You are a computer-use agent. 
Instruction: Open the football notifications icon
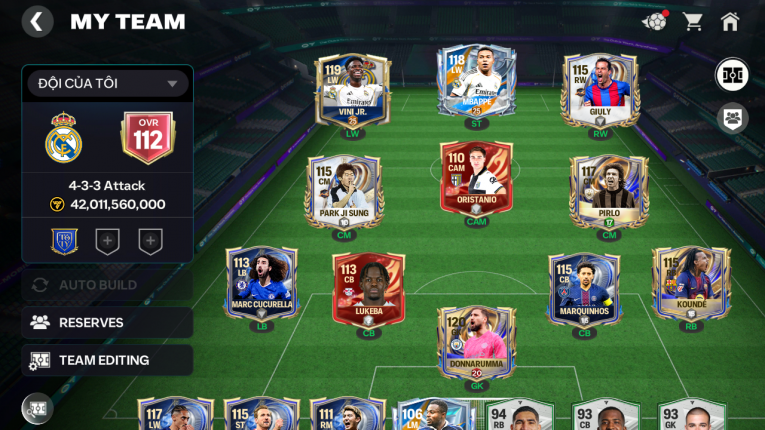tap(655, 21)
